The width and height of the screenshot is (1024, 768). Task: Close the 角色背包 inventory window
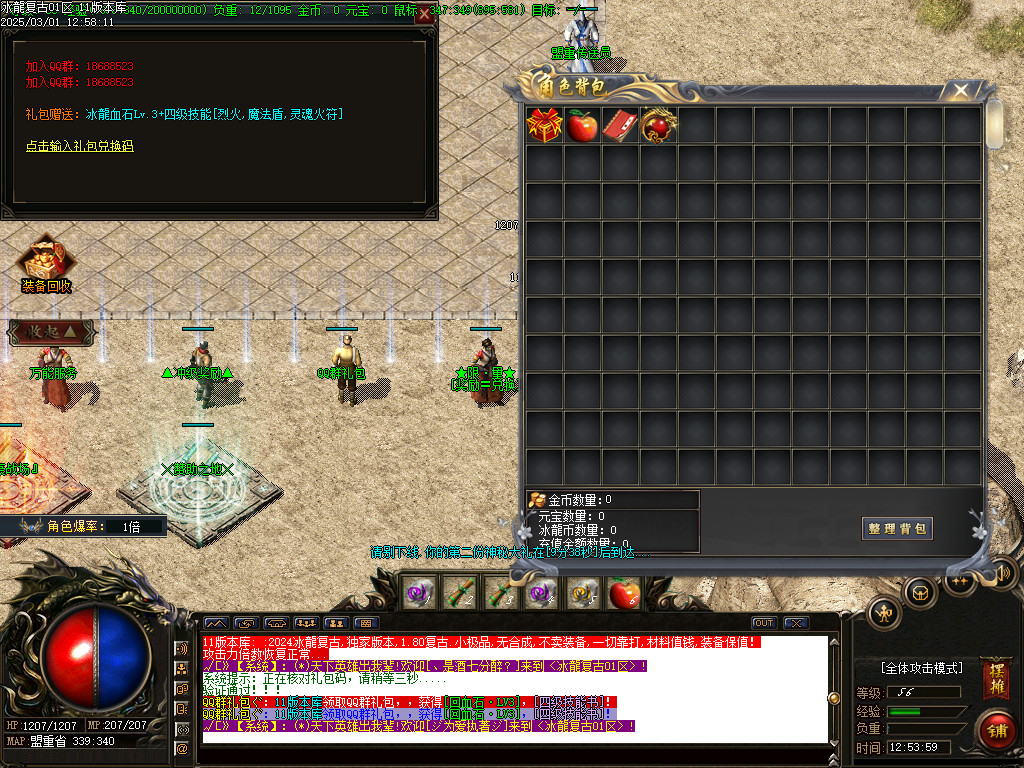[x=961, y=91]
